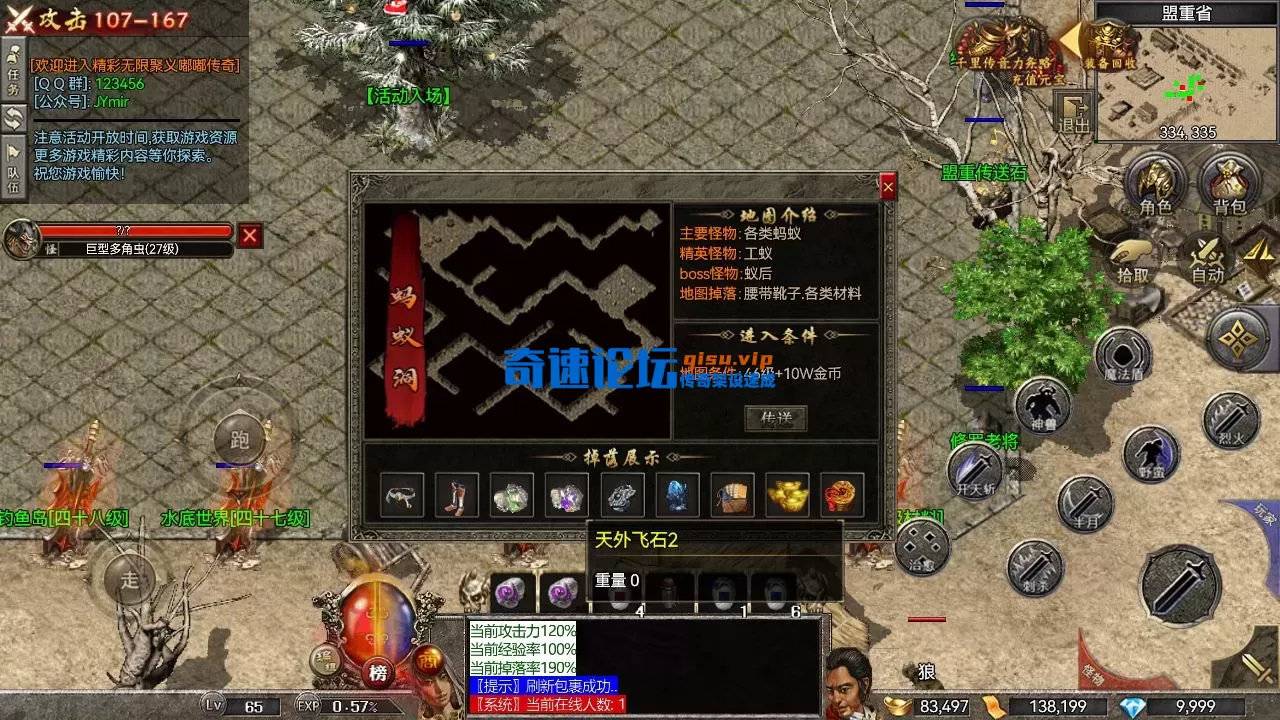Cast the 烈火 Raging Fire skill
The height and width of the screenshot is (720, 1280).
(x=1230, y=420)
